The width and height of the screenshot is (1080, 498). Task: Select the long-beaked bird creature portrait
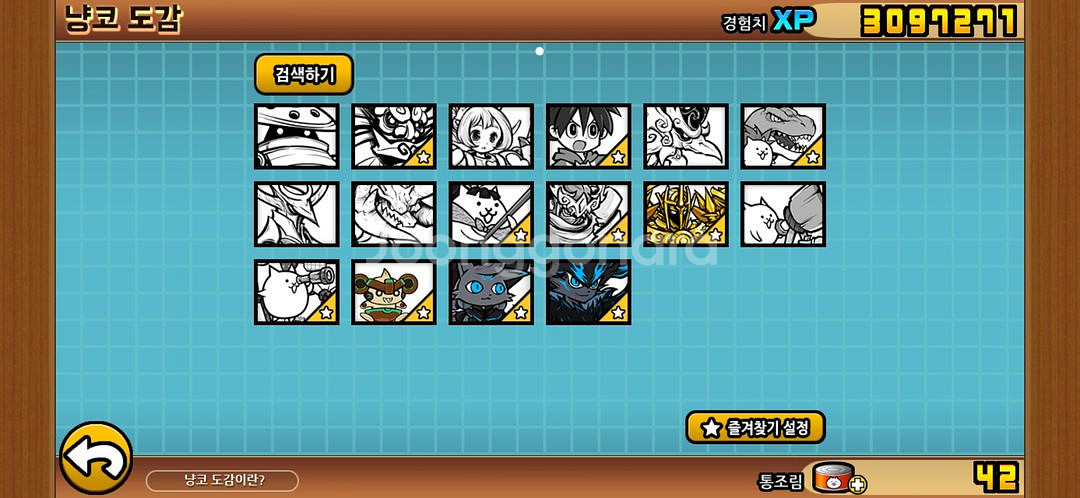coord(686,136)
